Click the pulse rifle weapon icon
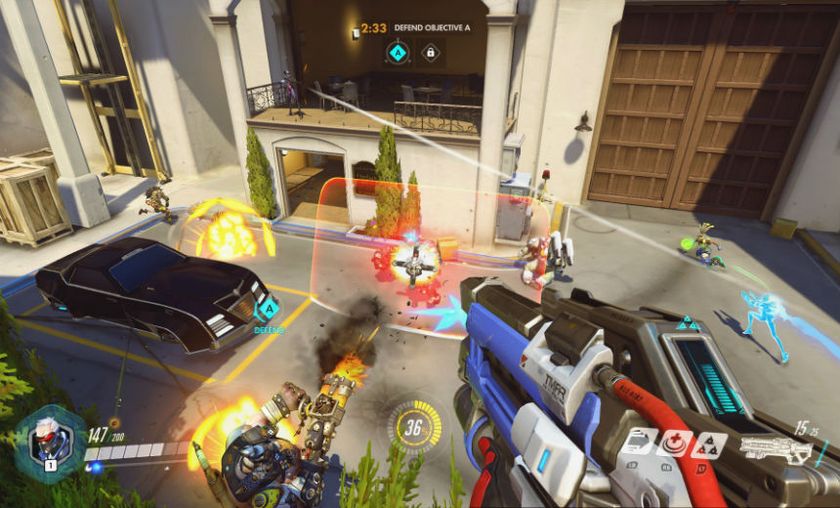This screenshot has width=840, height=508. pyautogui.click(x=776, y=447)
